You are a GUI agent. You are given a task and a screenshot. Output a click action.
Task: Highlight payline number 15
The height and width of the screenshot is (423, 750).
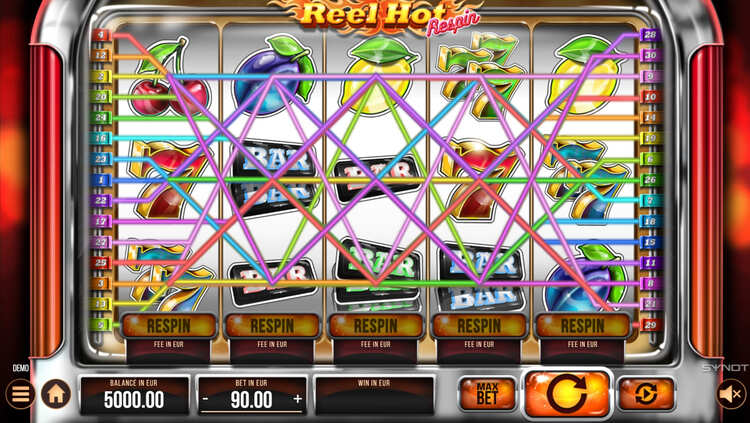(x=649, y=242)
